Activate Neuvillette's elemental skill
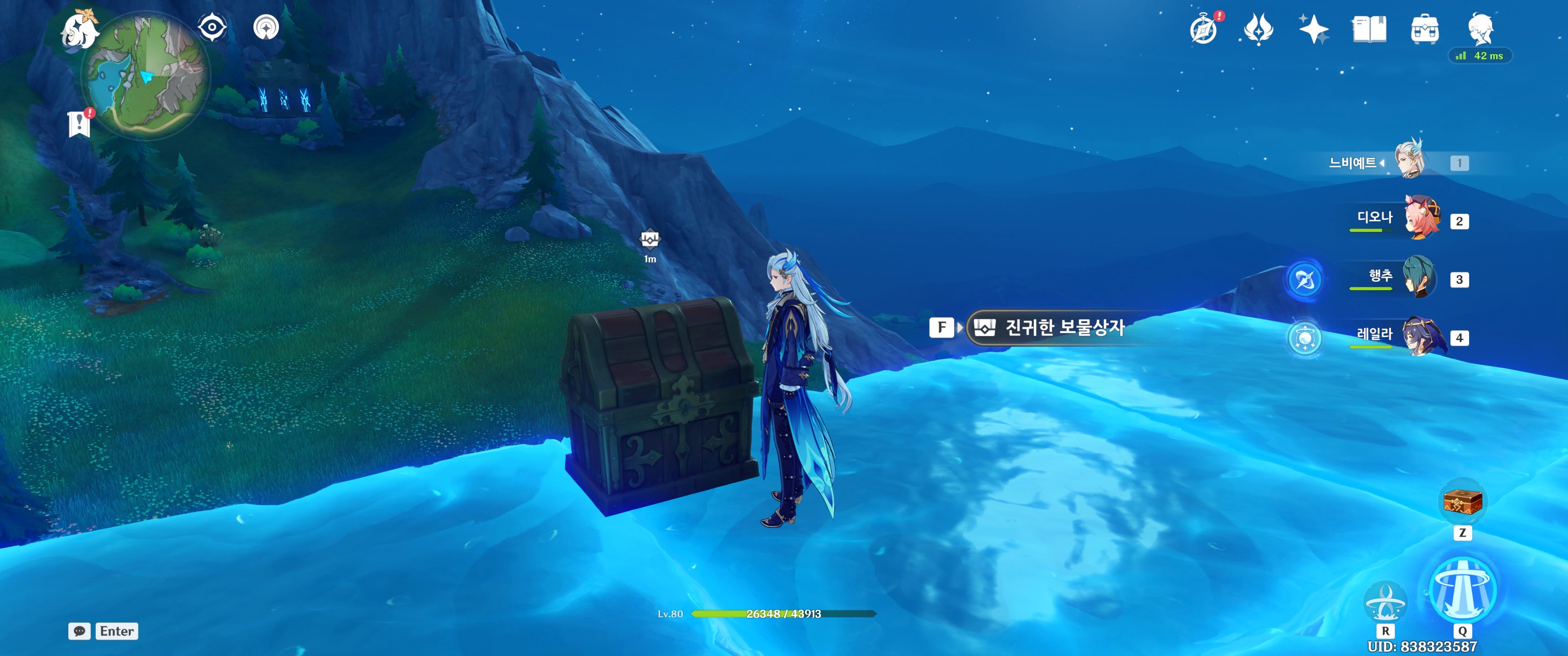 [x=1385, y=601]
